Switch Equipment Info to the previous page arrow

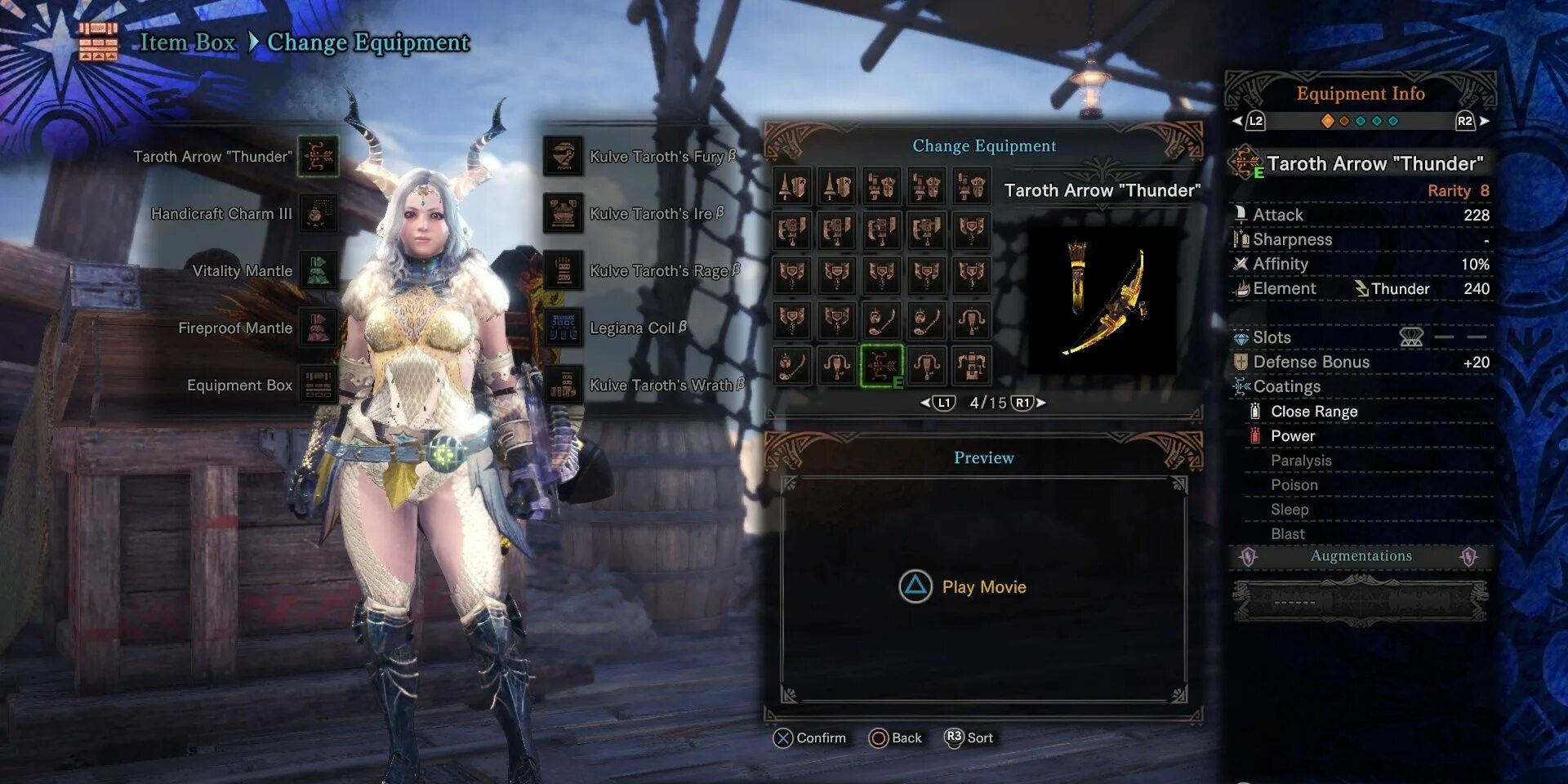(1238, 121)
